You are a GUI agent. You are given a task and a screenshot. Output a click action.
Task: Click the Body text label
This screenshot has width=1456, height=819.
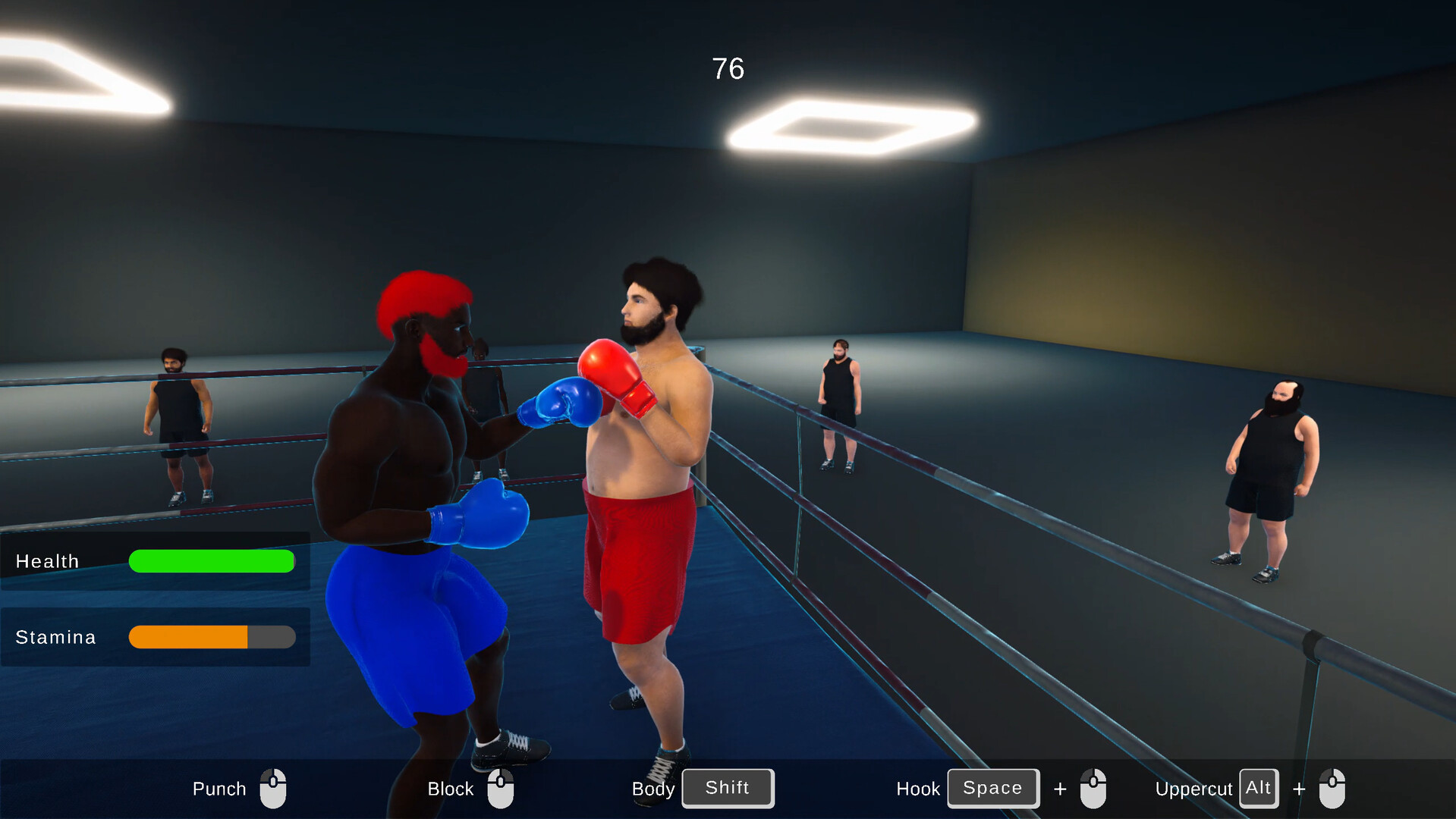[653, 789]
